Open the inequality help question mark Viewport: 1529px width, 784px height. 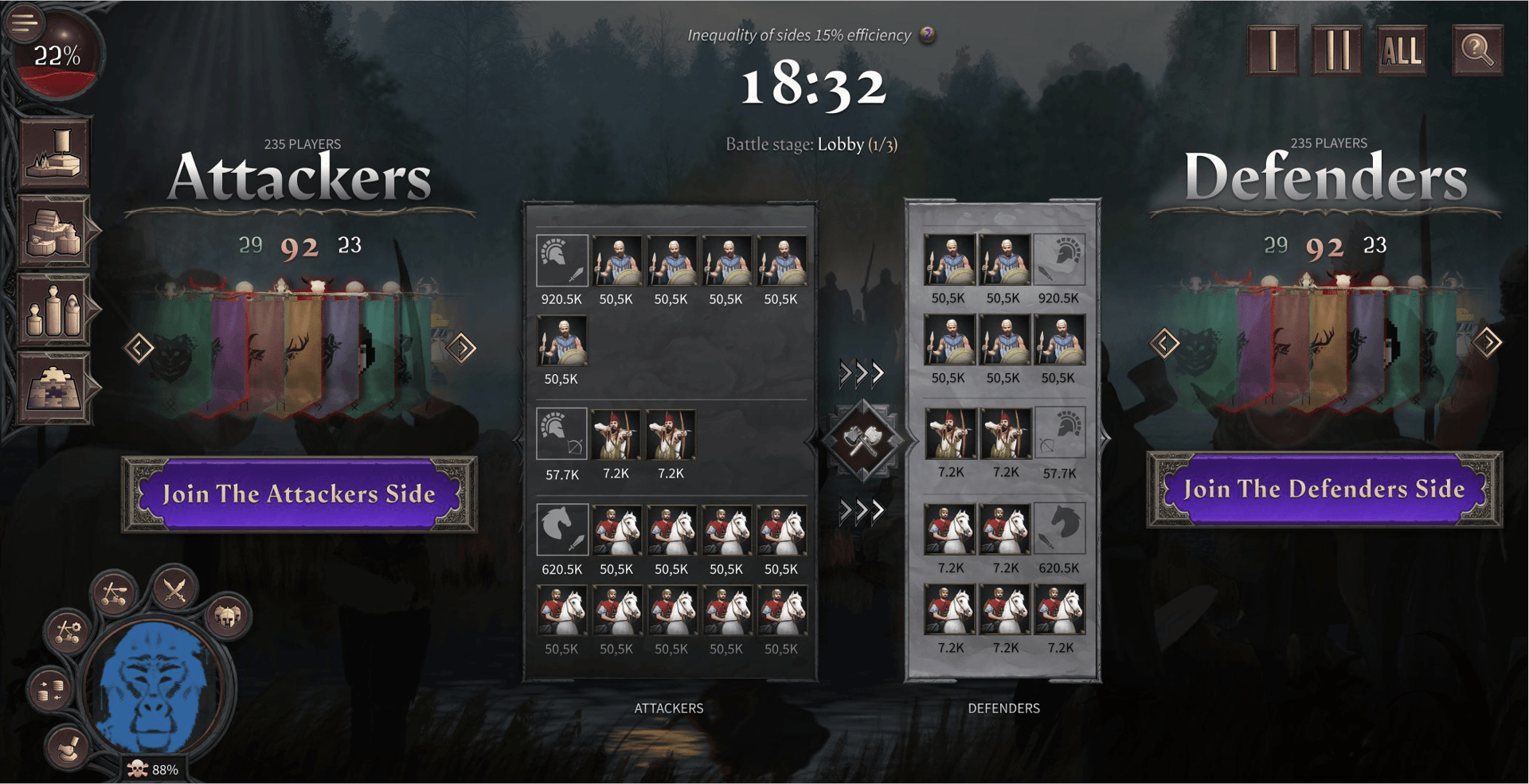pyautogui.click(x=927, y=35)
